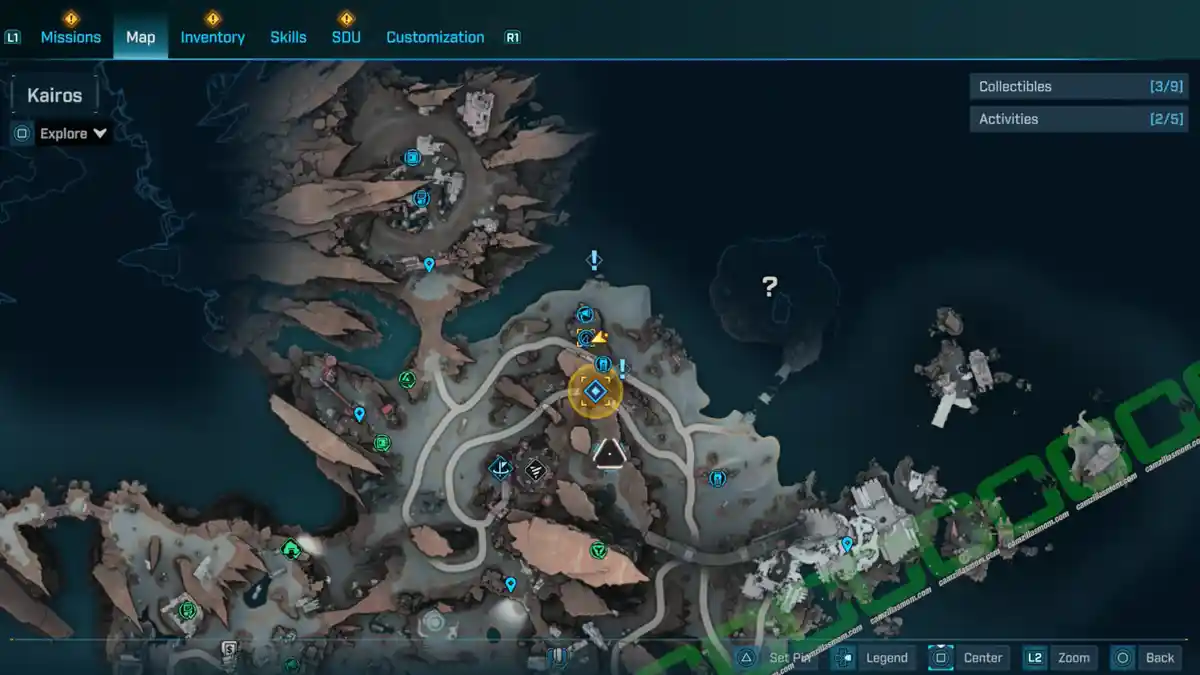Select the yellow highlighted diamond marker
The image size is (1200, 675).
(x=595, y=391)
